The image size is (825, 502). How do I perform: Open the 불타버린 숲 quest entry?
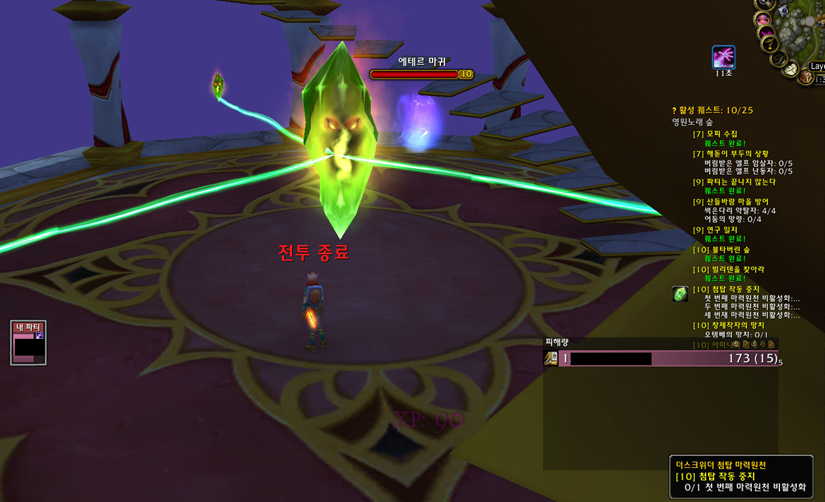727,250
